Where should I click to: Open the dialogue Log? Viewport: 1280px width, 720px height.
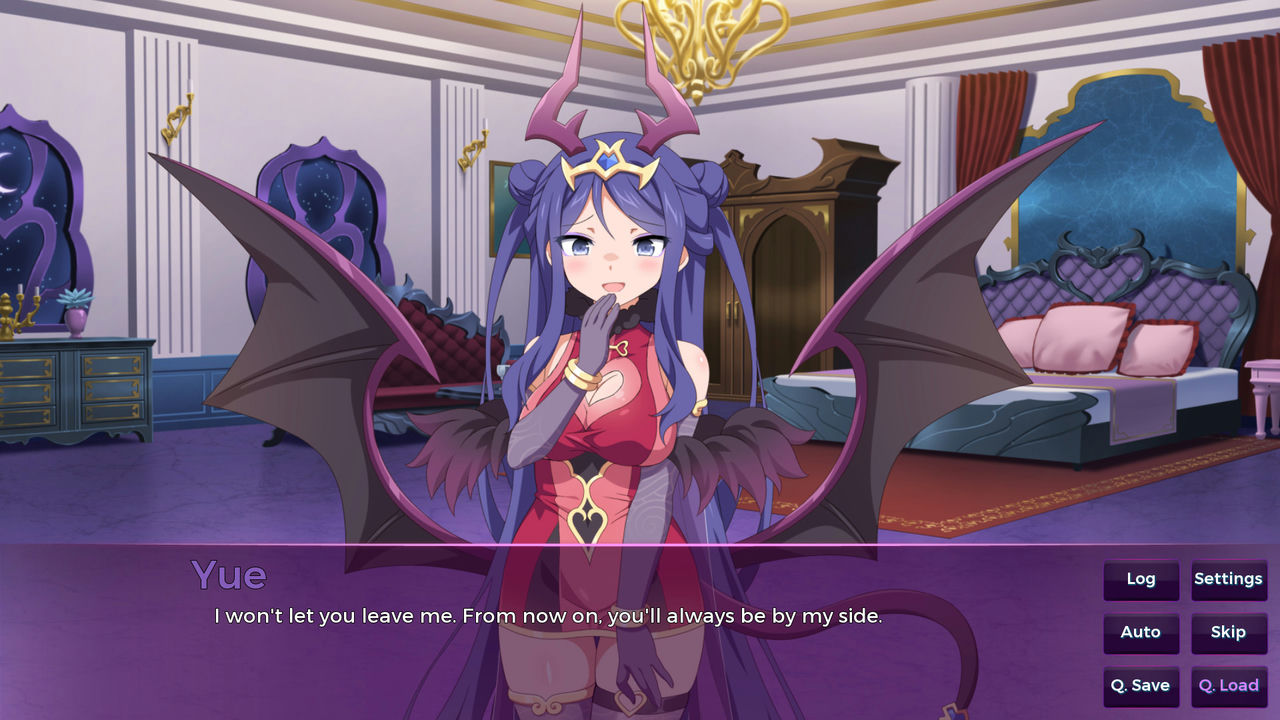click(1141, 579)
